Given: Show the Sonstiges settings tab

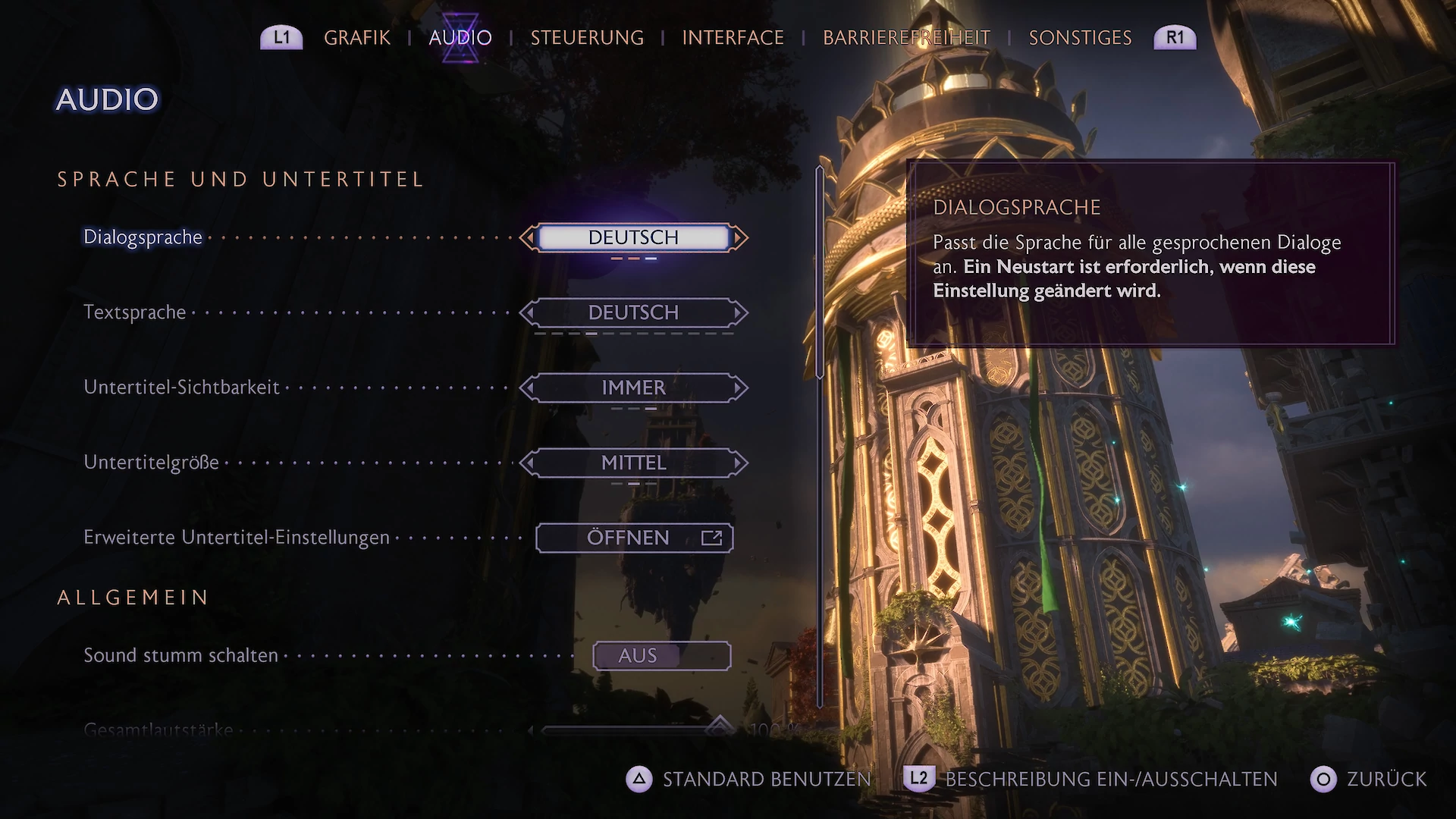Looking at the screenshot, I should (x=1080, y=38).
